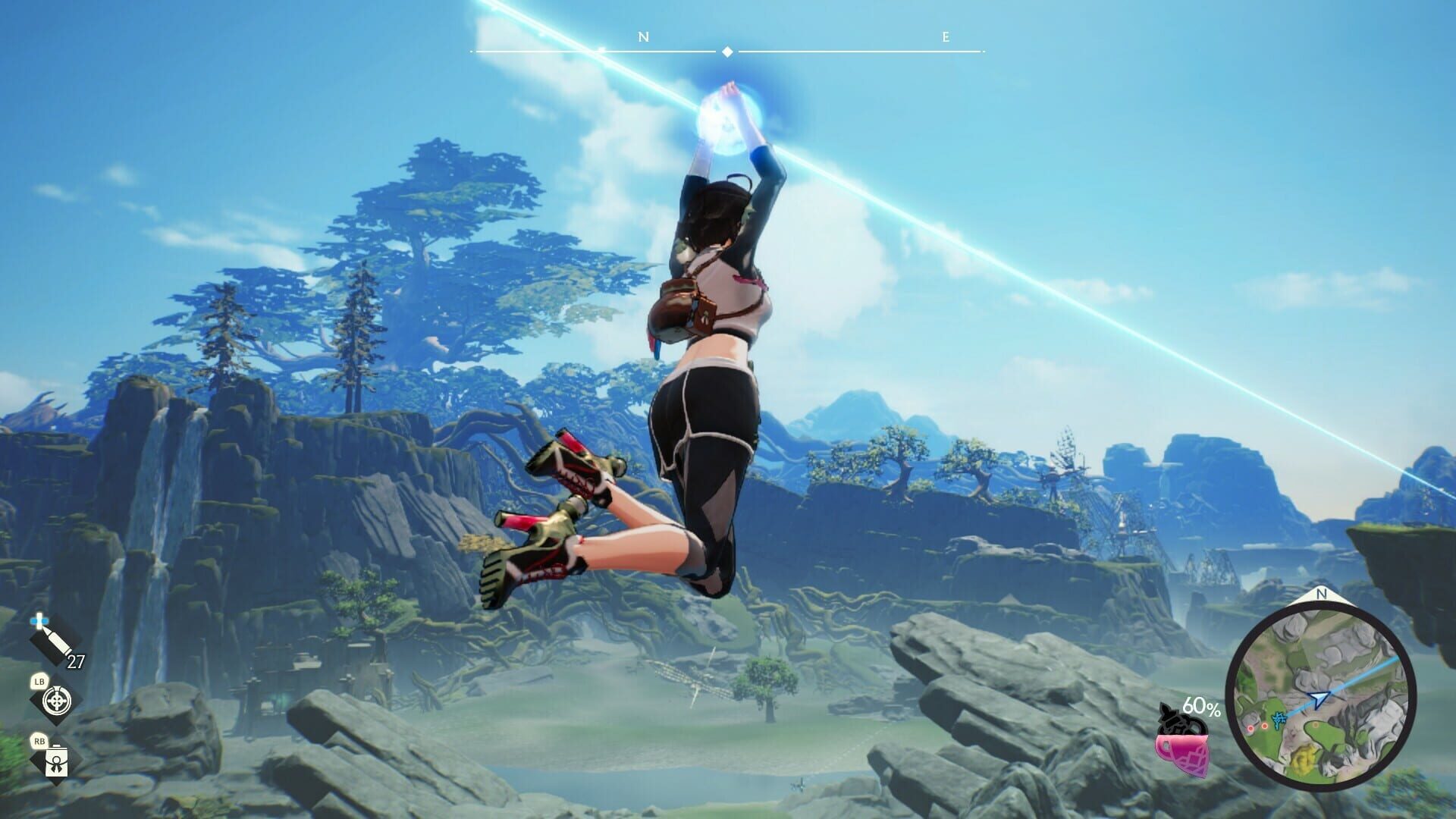Click the North indicator atop the minimap
The image size is (1456, 819).
tap(1321, 596)
